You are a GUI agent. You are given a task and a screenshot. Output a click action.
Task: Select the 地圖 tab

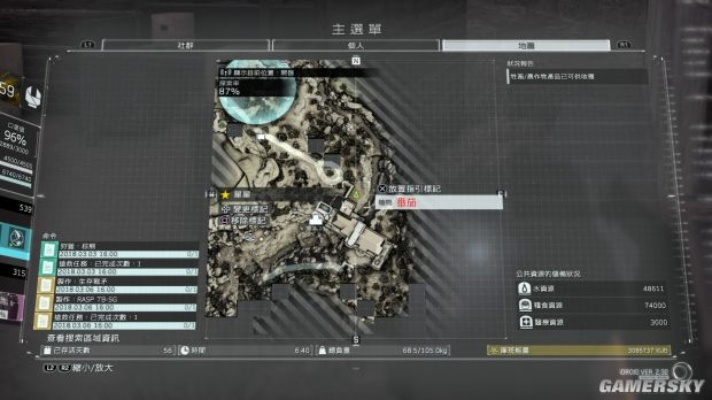tap(525, 45)
